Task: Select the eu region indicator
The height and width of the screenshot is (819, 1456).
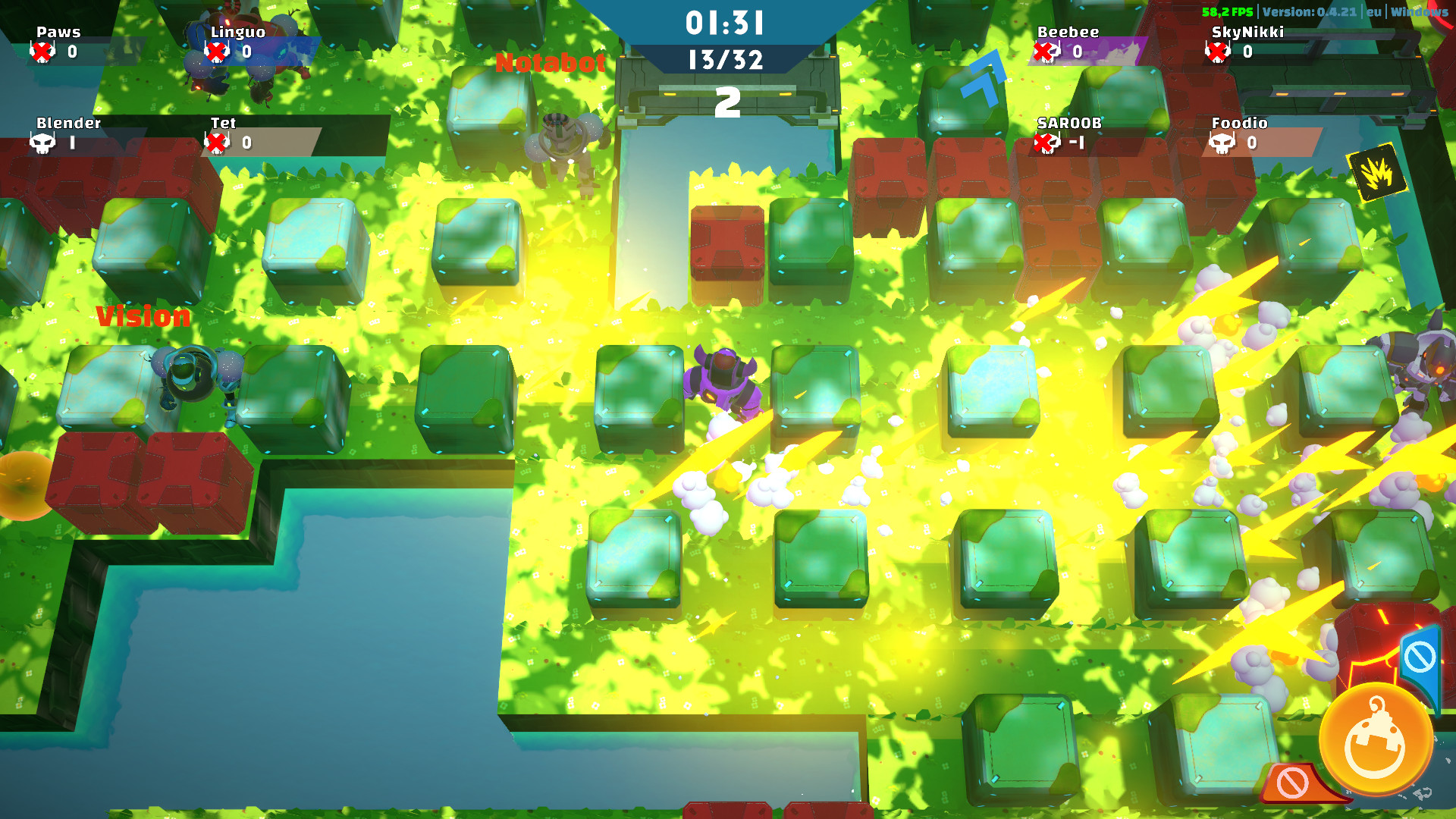Action: point(1375,11)
